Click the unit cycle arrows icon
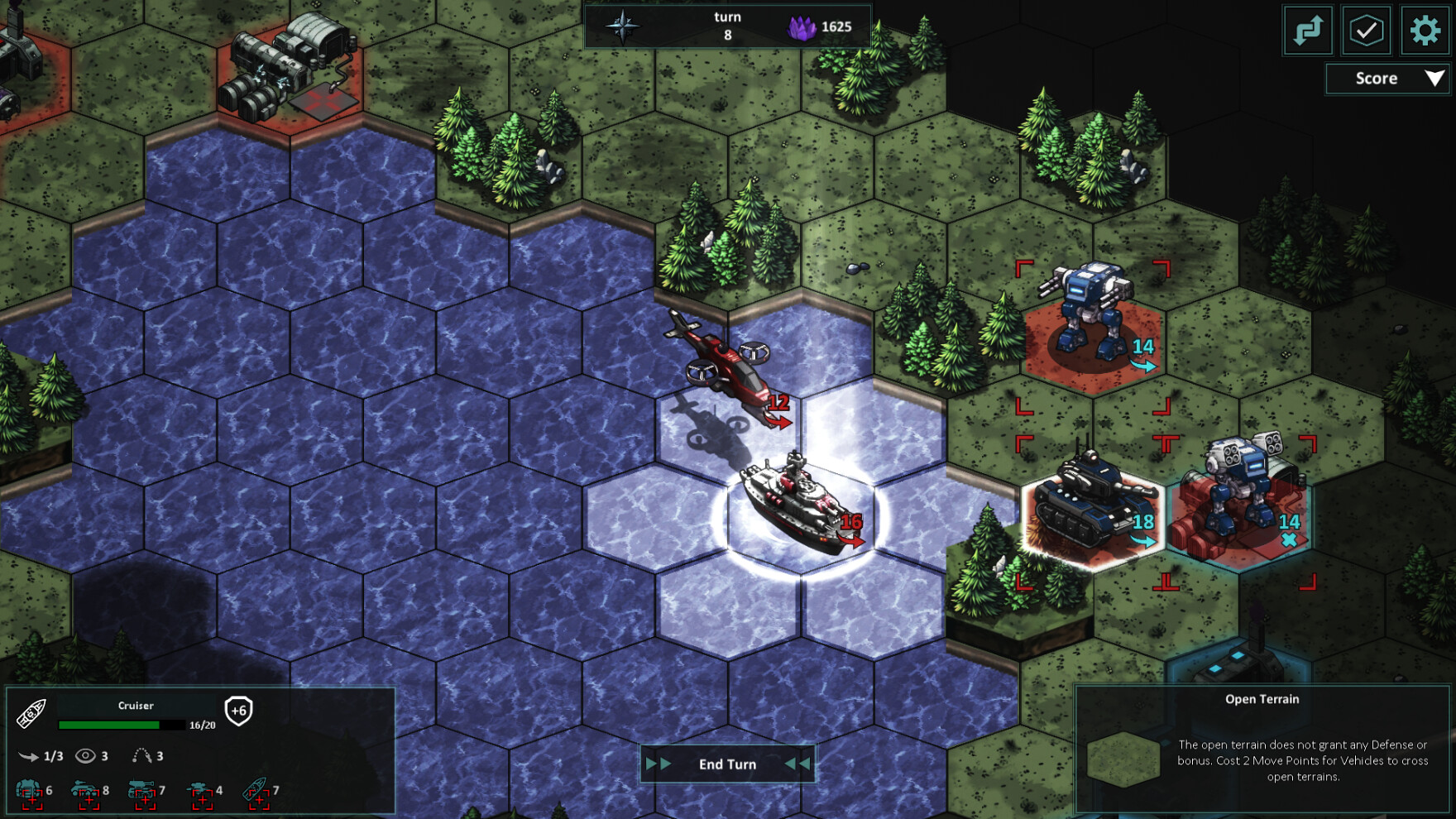 1308,31
